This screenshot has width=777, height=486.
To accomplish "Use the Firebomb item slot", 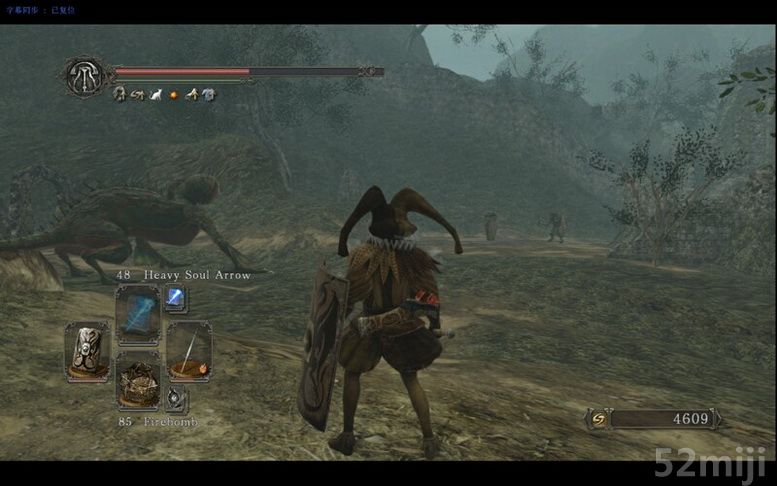I will coord(138,381).
